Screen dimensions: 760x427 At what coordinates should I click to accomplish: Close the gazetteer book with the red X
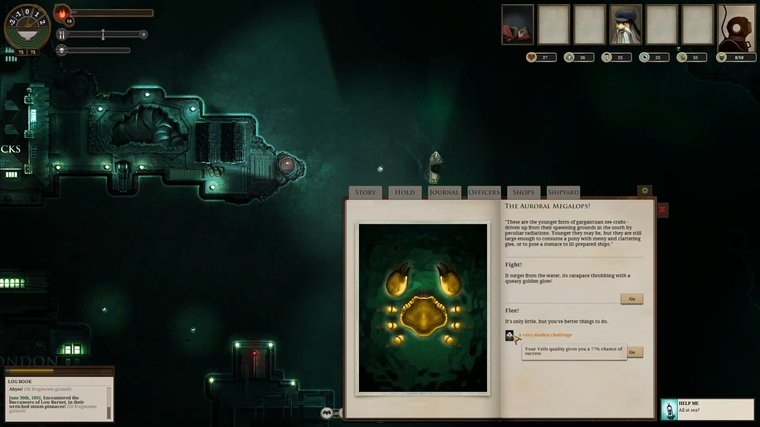[x=662, y=210]
